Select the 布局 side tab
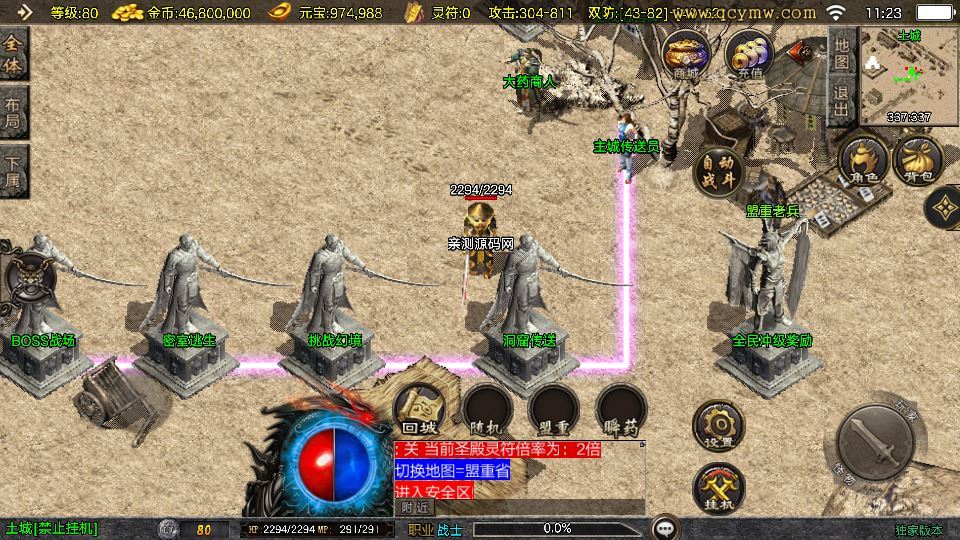Screen dimensions: 960x540 click(x=14, y=112)
